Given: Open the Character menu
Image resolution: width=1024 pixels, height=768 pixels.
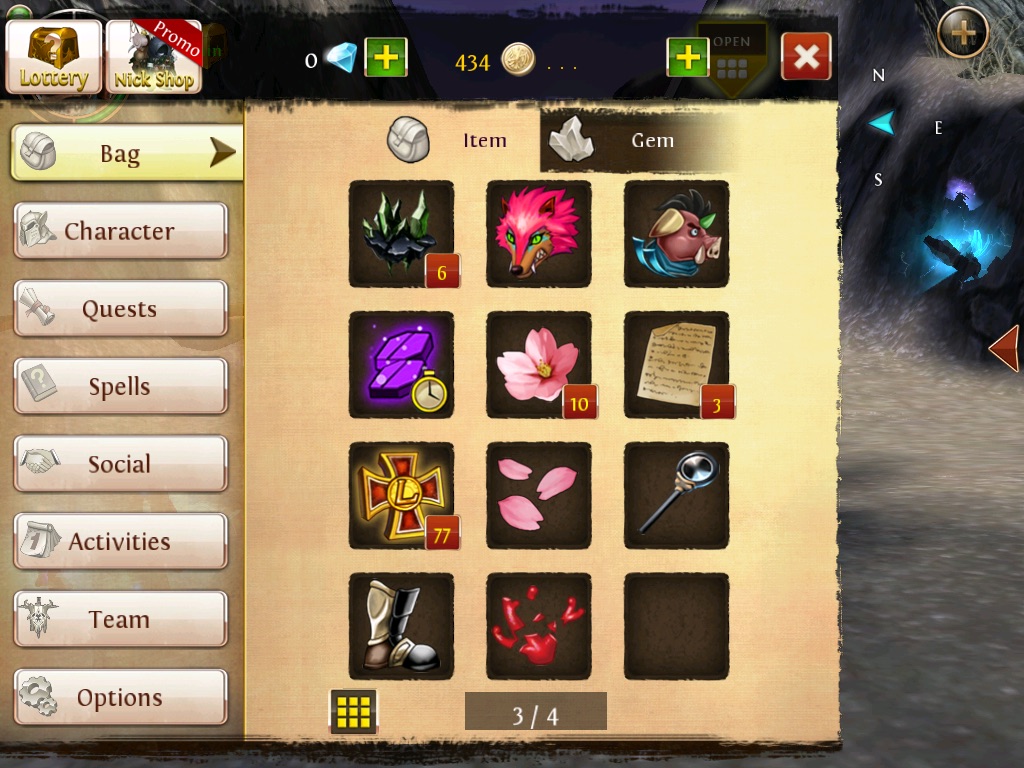Looking at the screenshot, I should point(120,231).
